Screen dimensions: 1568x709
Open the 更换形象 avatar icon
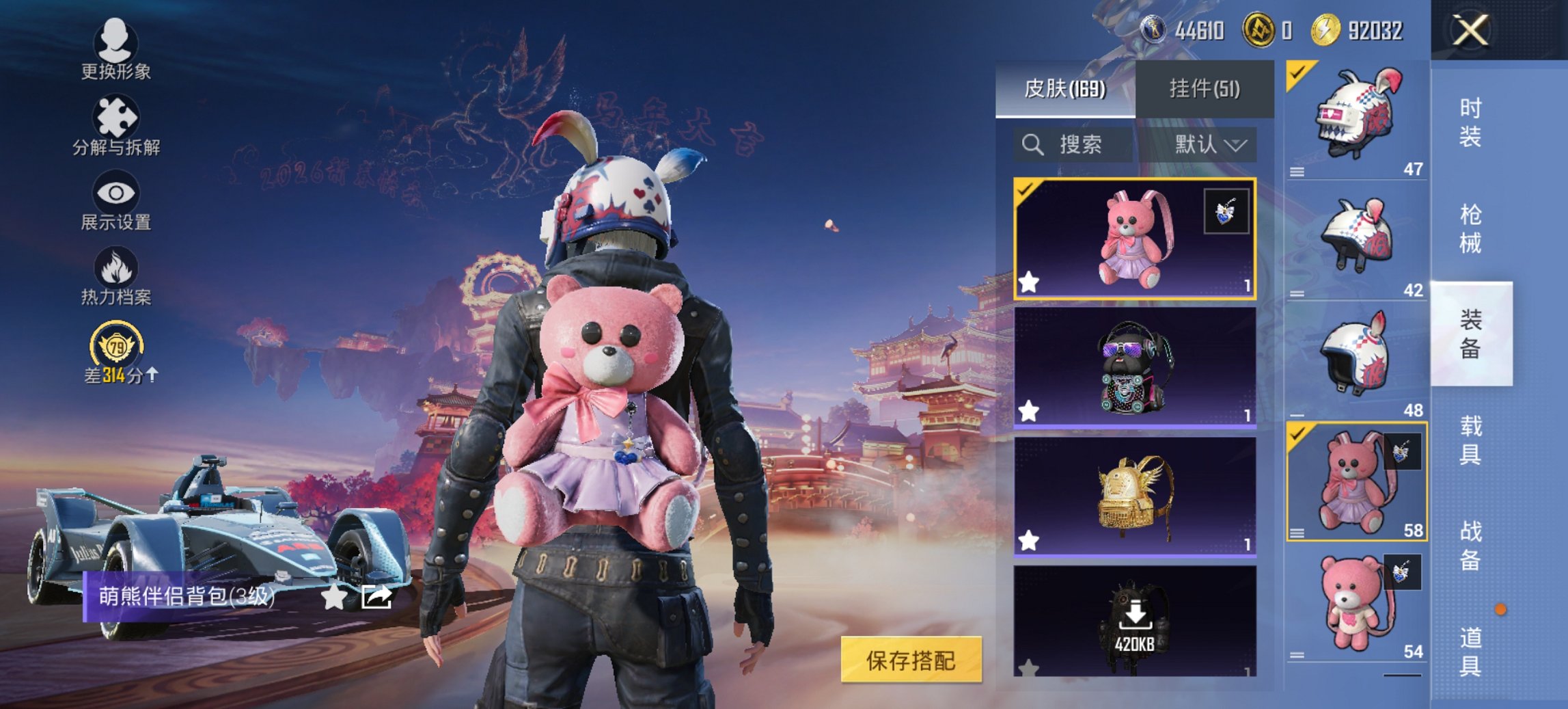coord(115,43)
